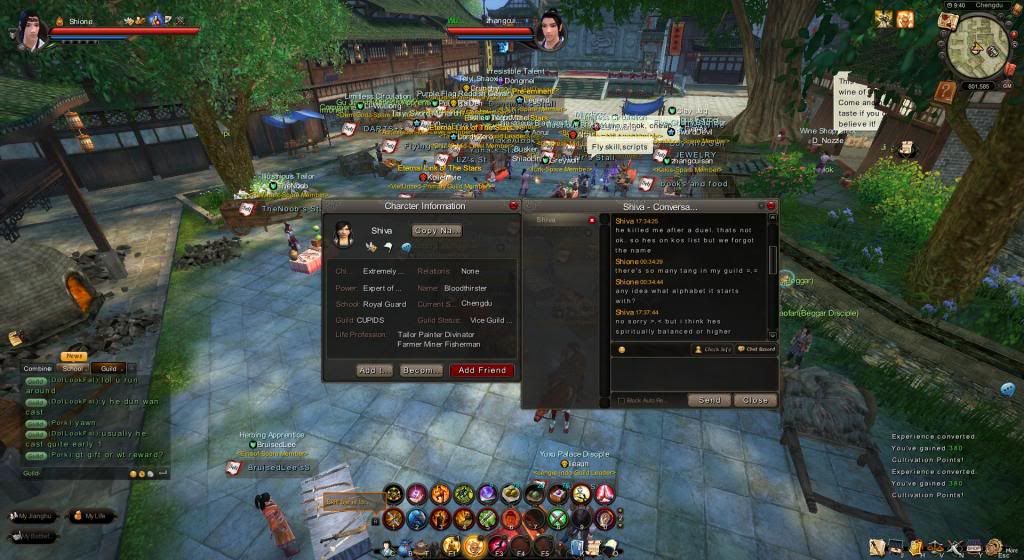The width and height of the screenshot is (1024, 560).
Task: Remove Shiva from the conversation list
Action: 591,220
